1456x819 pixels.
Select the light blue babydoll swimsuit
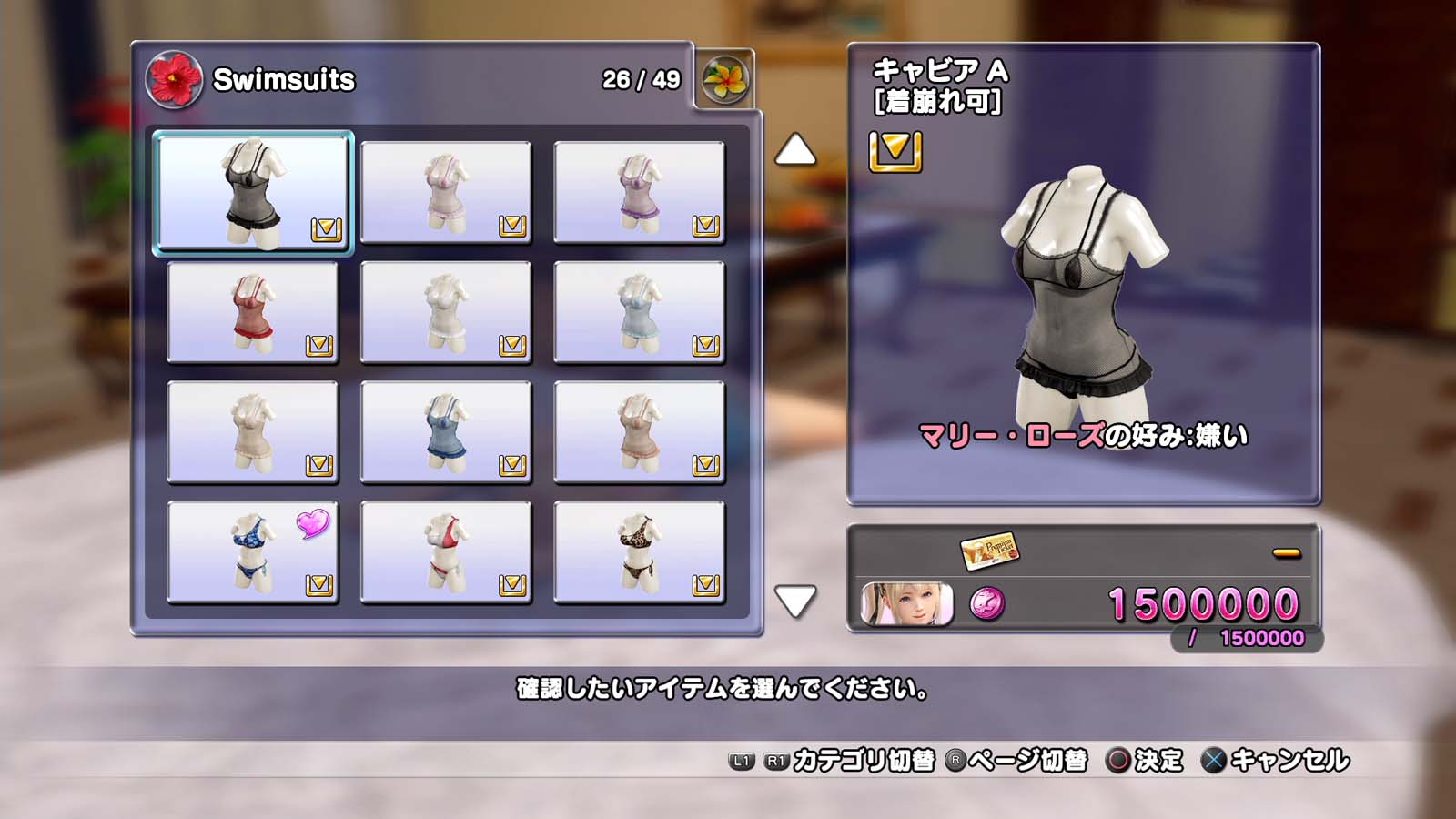click(x=639, y=312)
